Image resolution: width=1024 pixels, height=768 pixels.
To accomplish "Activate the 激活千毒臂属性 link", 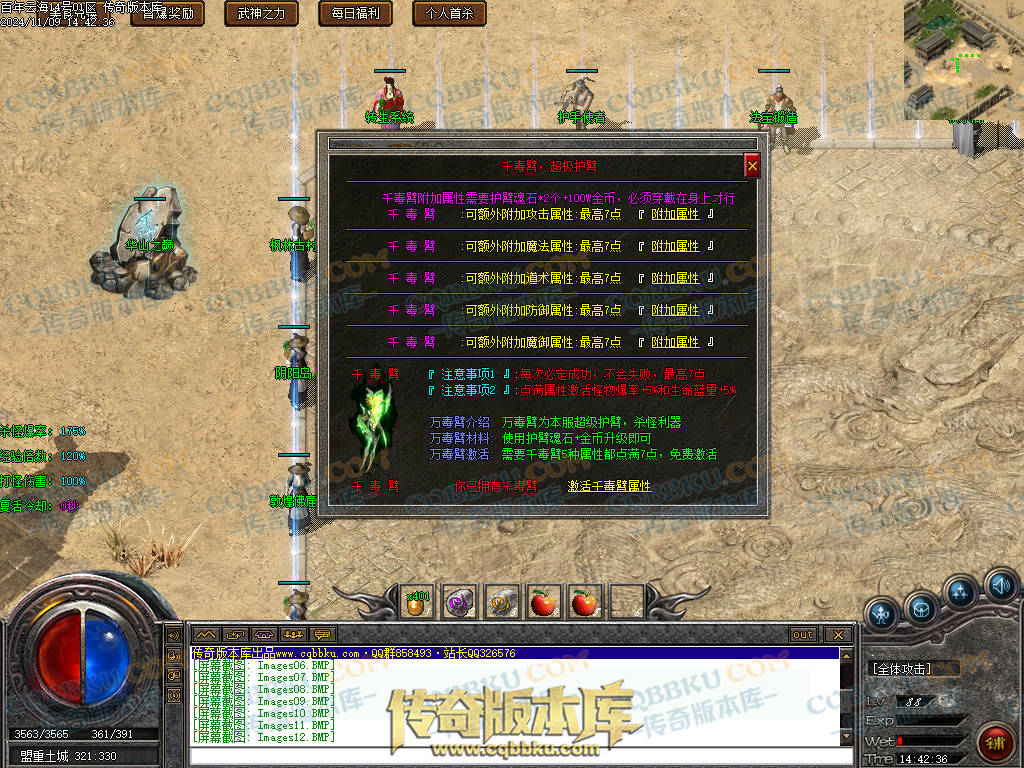I will [x=609, y=486].
